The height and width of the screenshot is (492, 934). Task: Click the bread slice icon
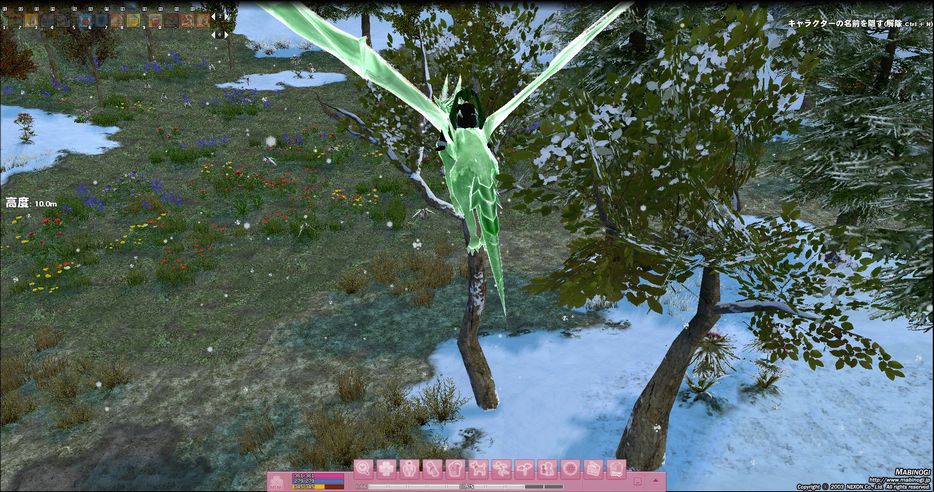point(455,468)
